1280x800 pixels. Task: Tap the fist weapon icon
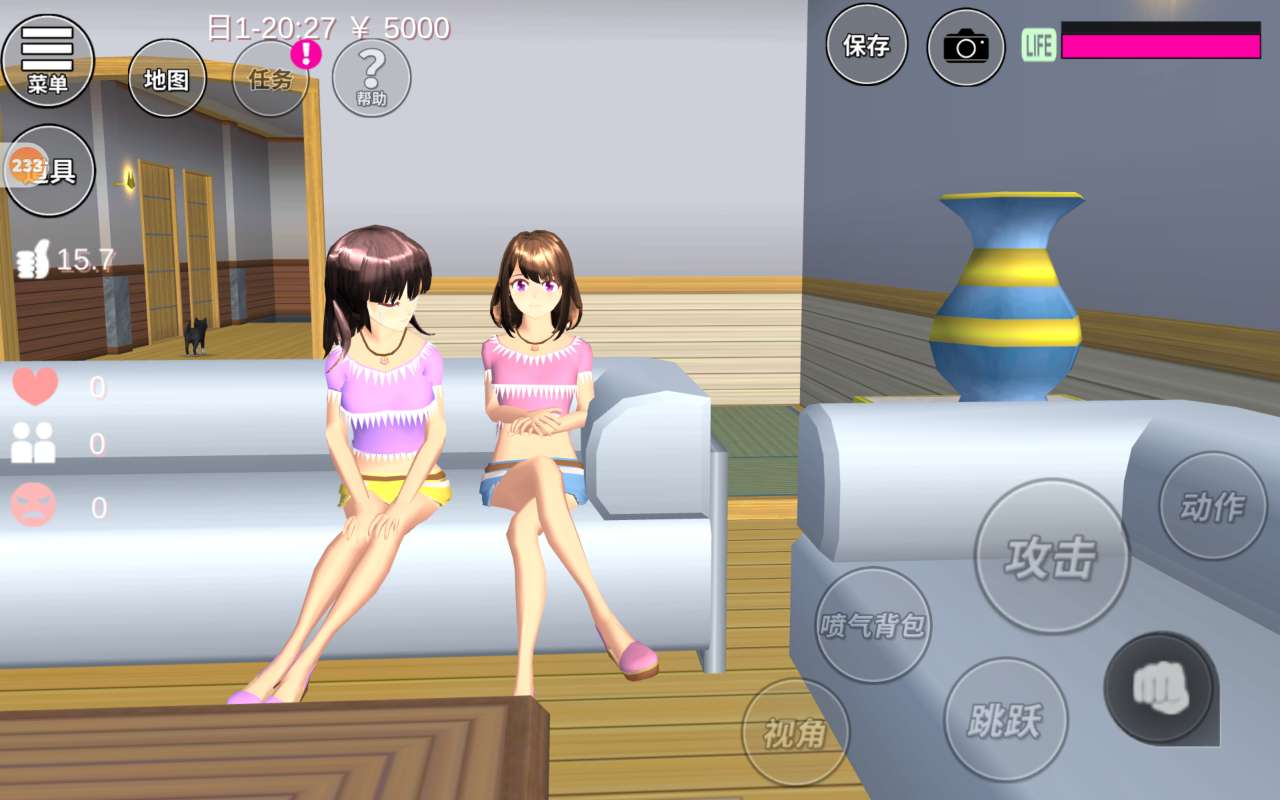coord(1158,688)
